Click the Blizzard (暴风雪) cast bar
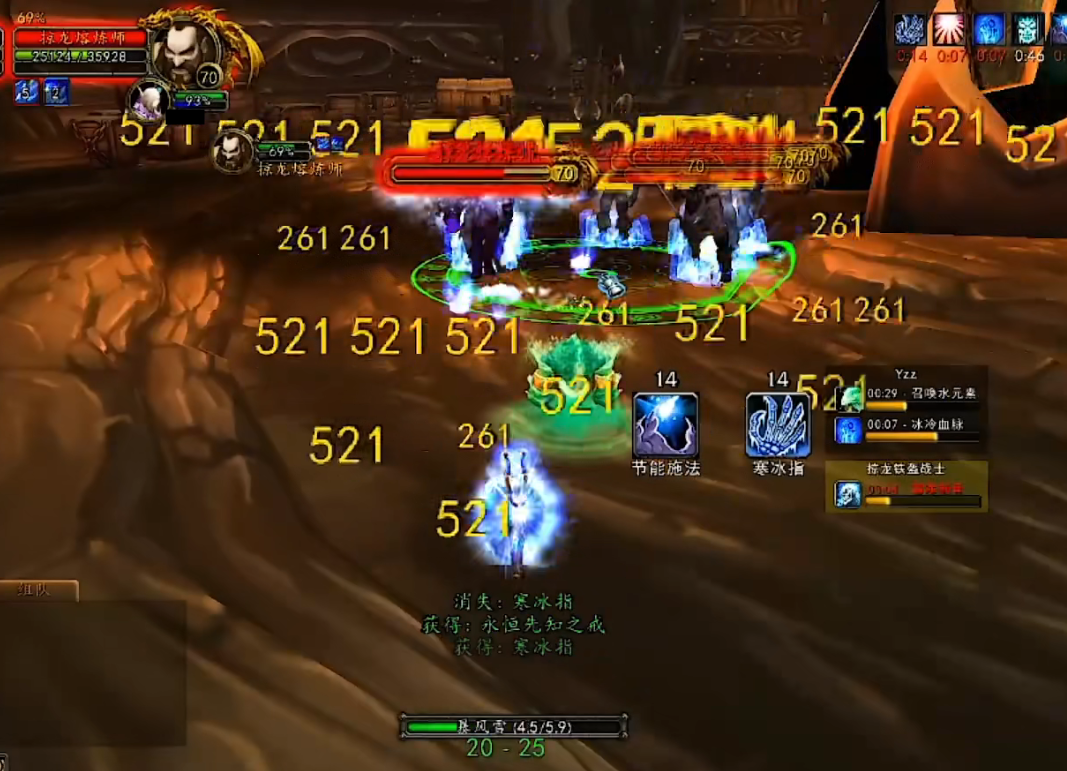1067x771 pixels. pos(514,727)
